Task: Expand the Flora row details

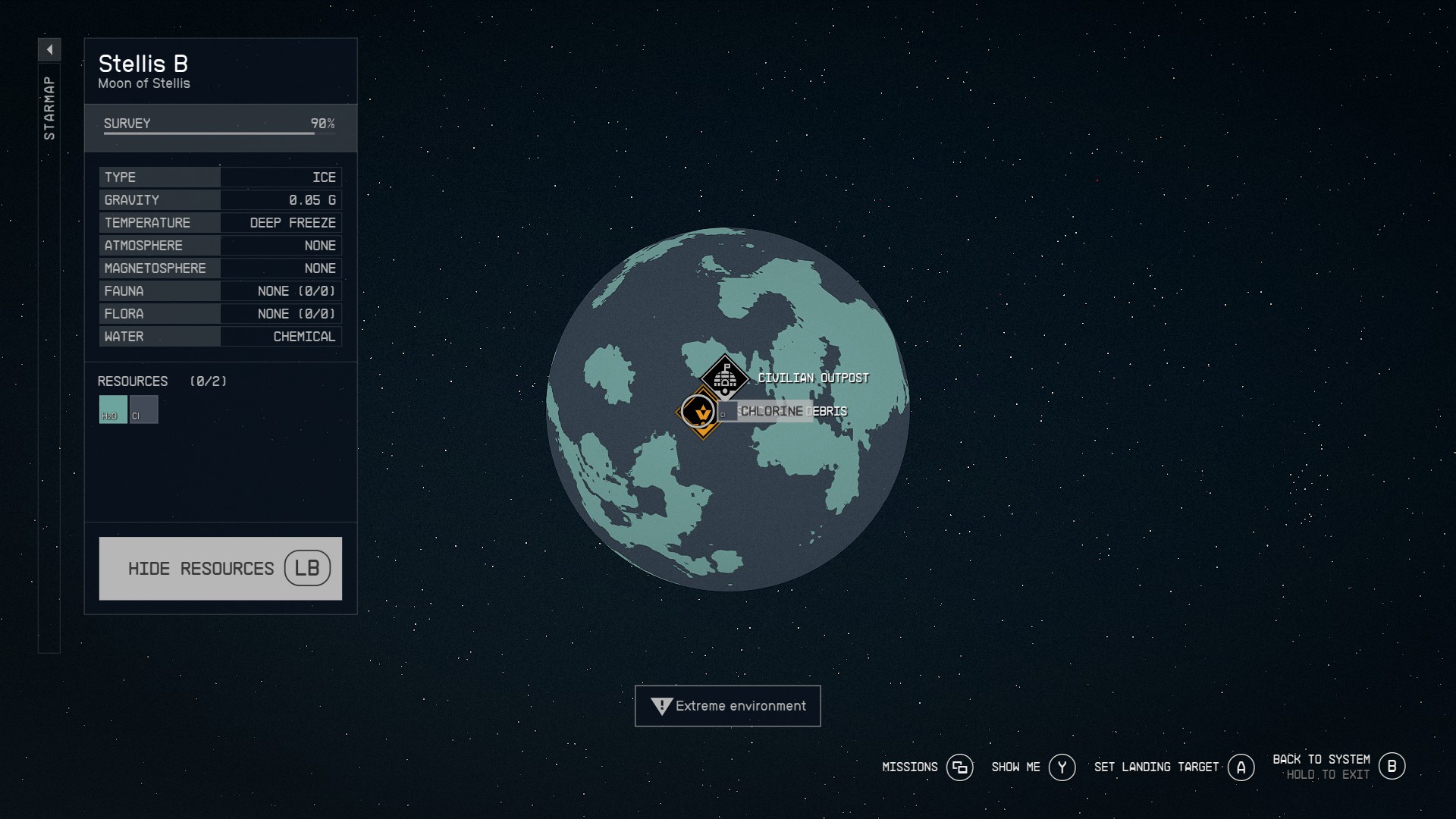Action: [220, 313]
